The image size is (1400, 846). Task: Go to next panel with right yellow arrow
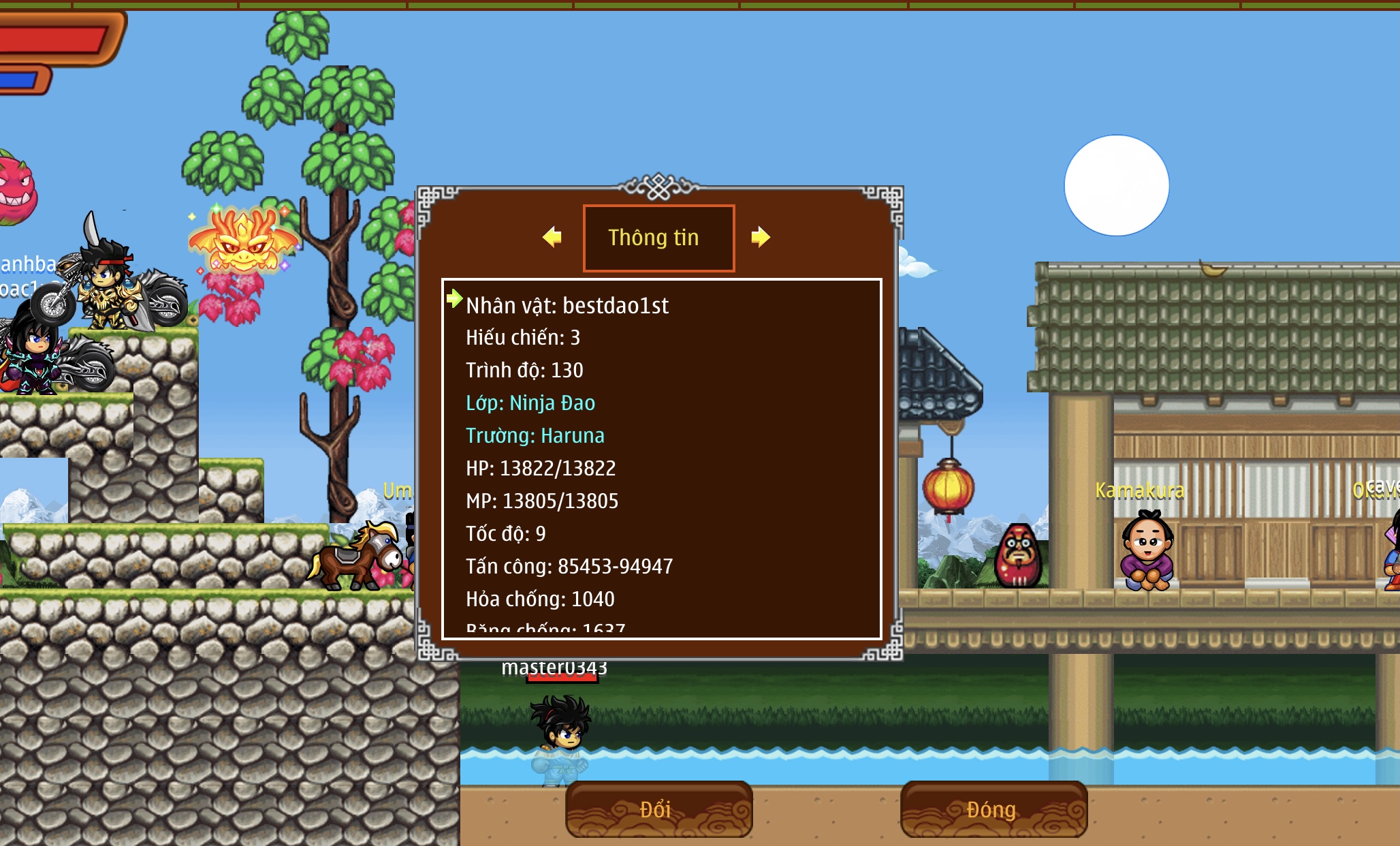(x=760, y=237)
